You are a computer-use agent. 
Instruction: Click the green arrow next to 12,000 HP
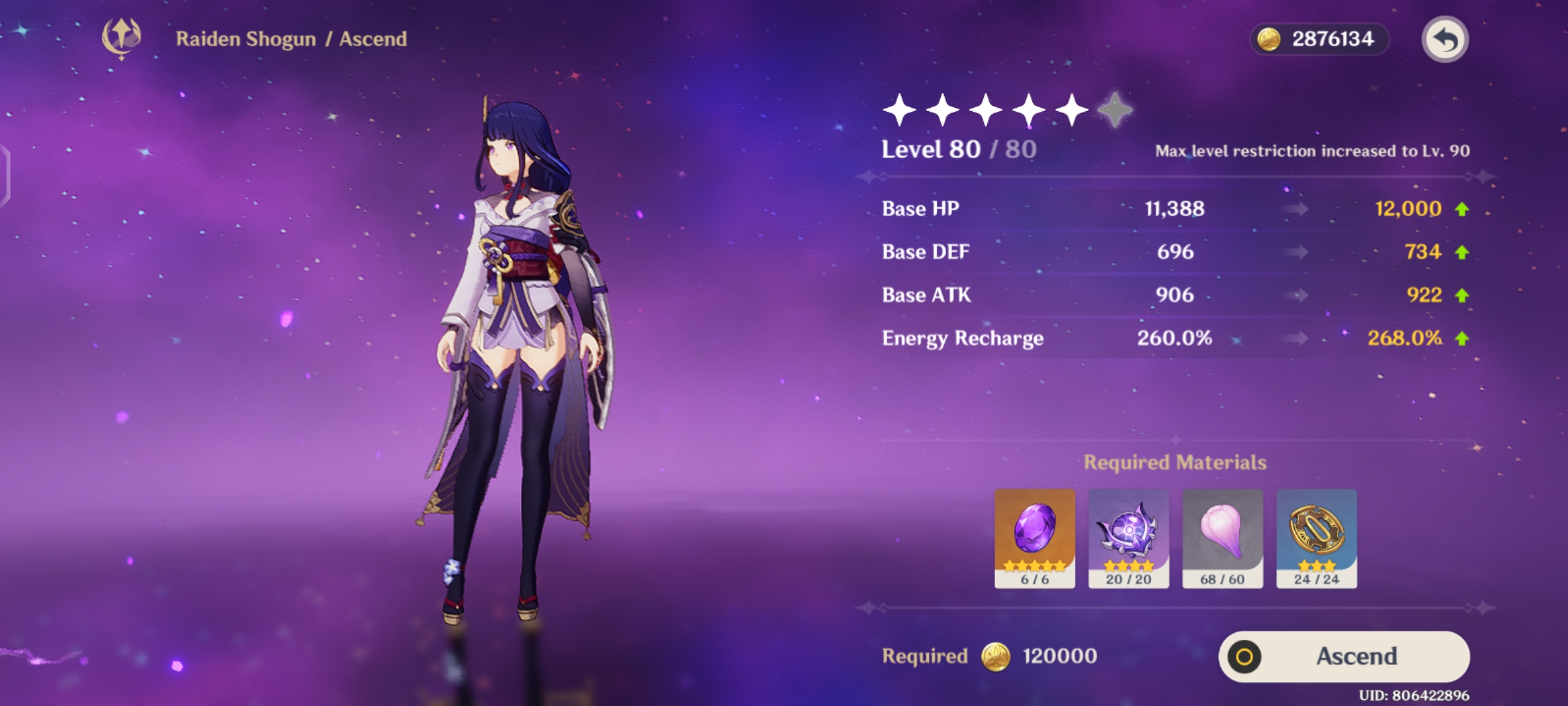point(1462,208)
